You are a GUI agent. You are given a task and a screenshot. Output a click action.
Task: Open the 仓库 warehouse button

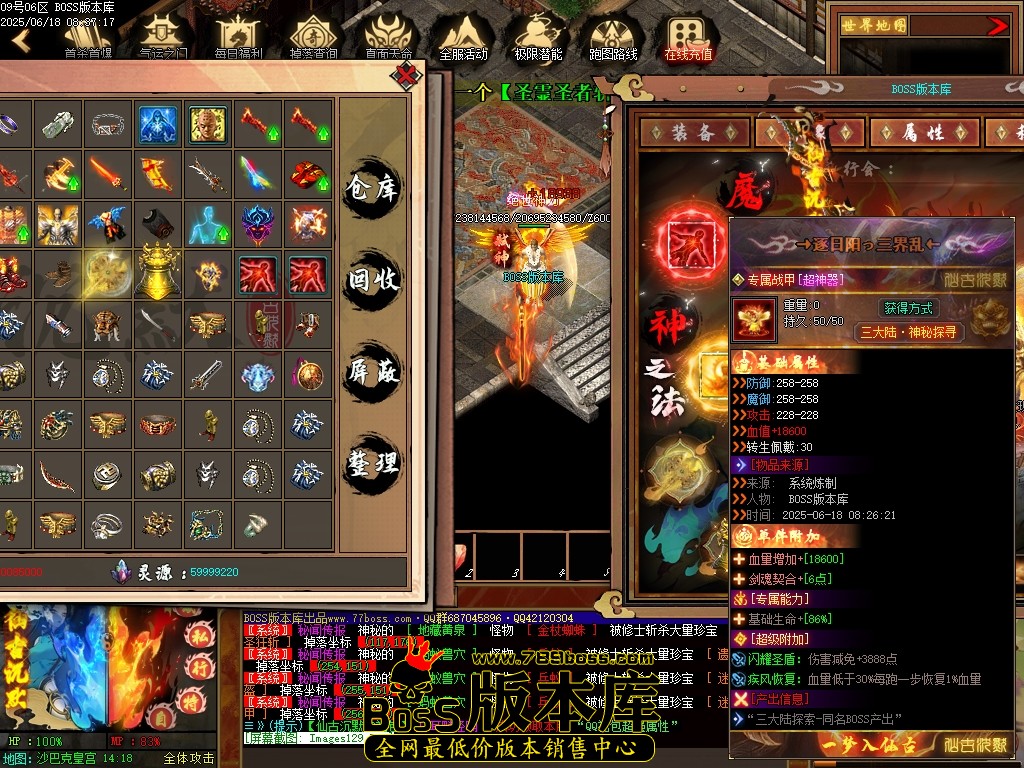(373, 188)
